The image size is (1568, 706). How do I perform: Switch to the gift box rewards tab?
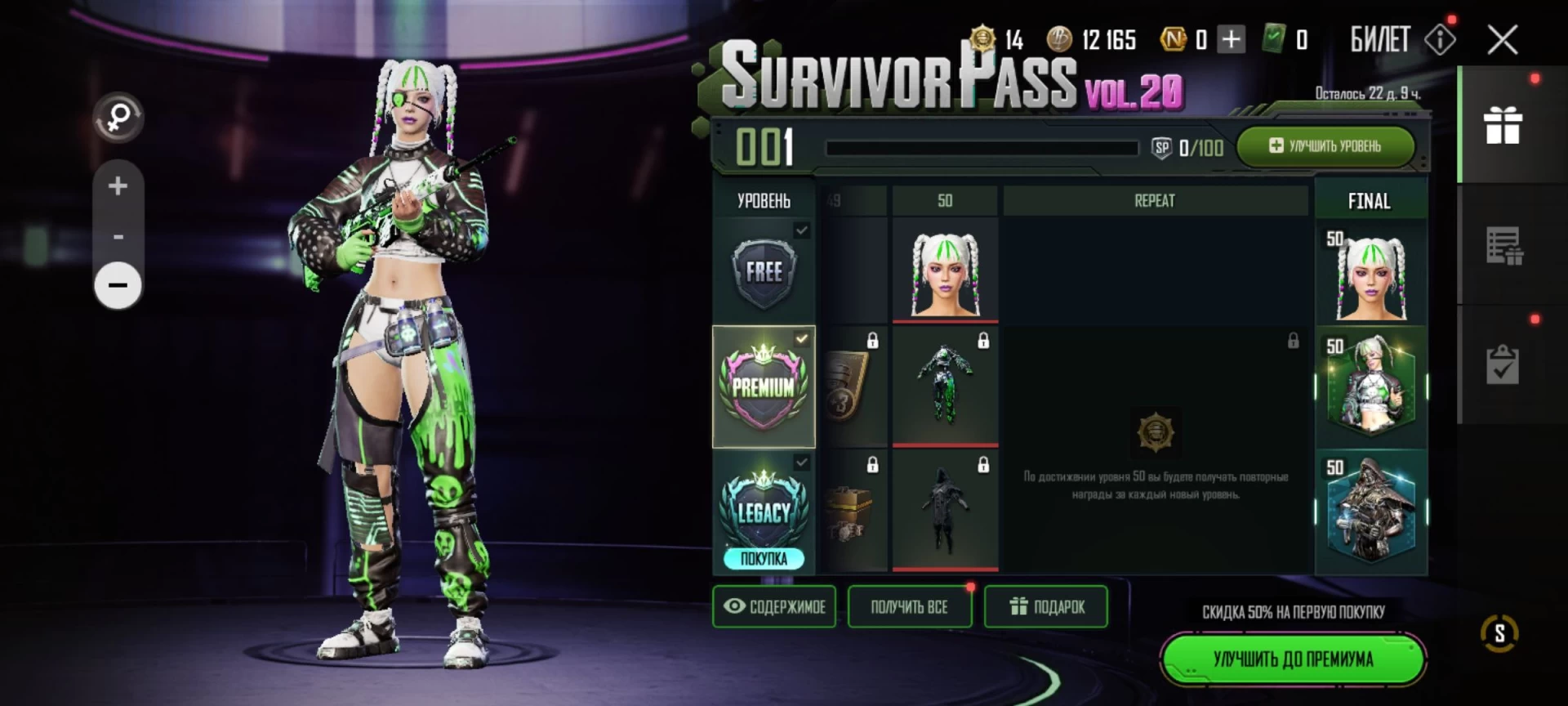1503,126
